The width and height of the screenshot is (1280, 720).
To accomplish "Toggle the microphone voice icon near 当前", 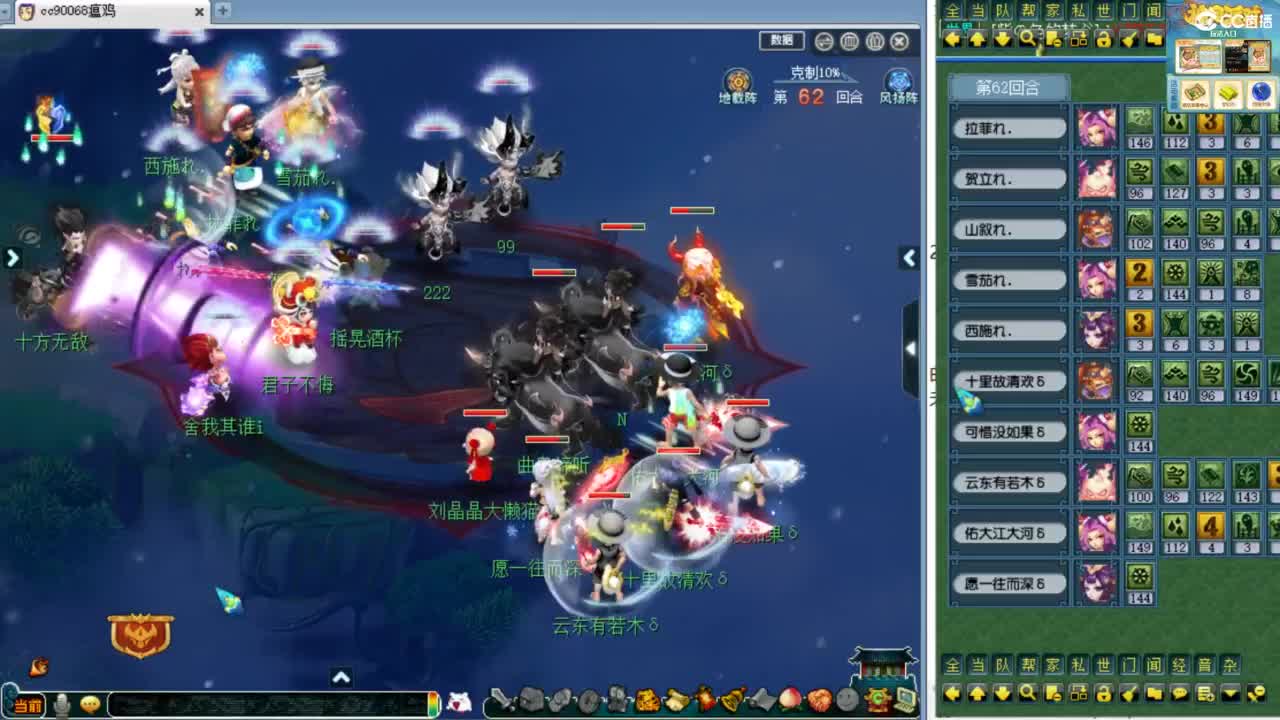I will [62, 703].
